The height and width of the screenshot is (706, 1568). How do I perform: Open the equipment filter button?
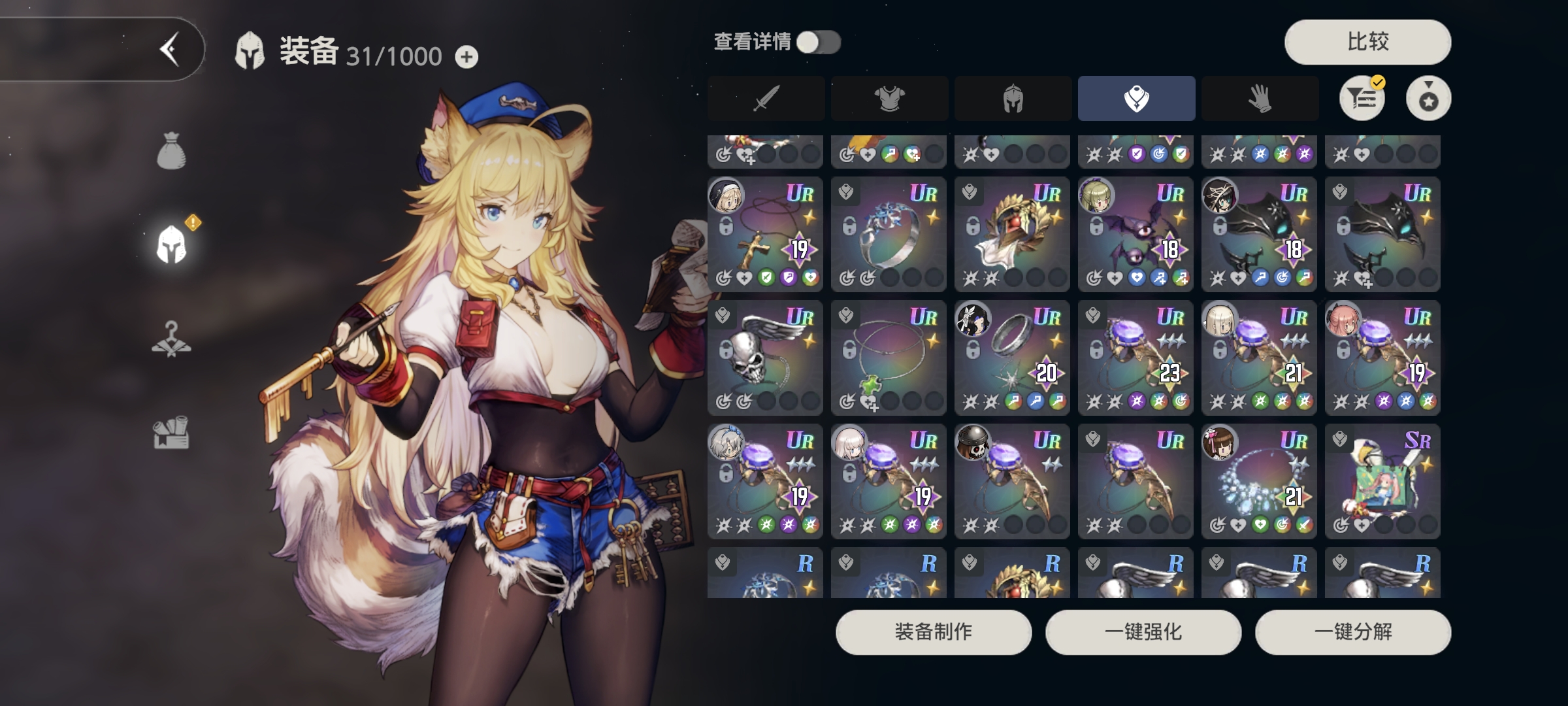[x=1362, y=99]
